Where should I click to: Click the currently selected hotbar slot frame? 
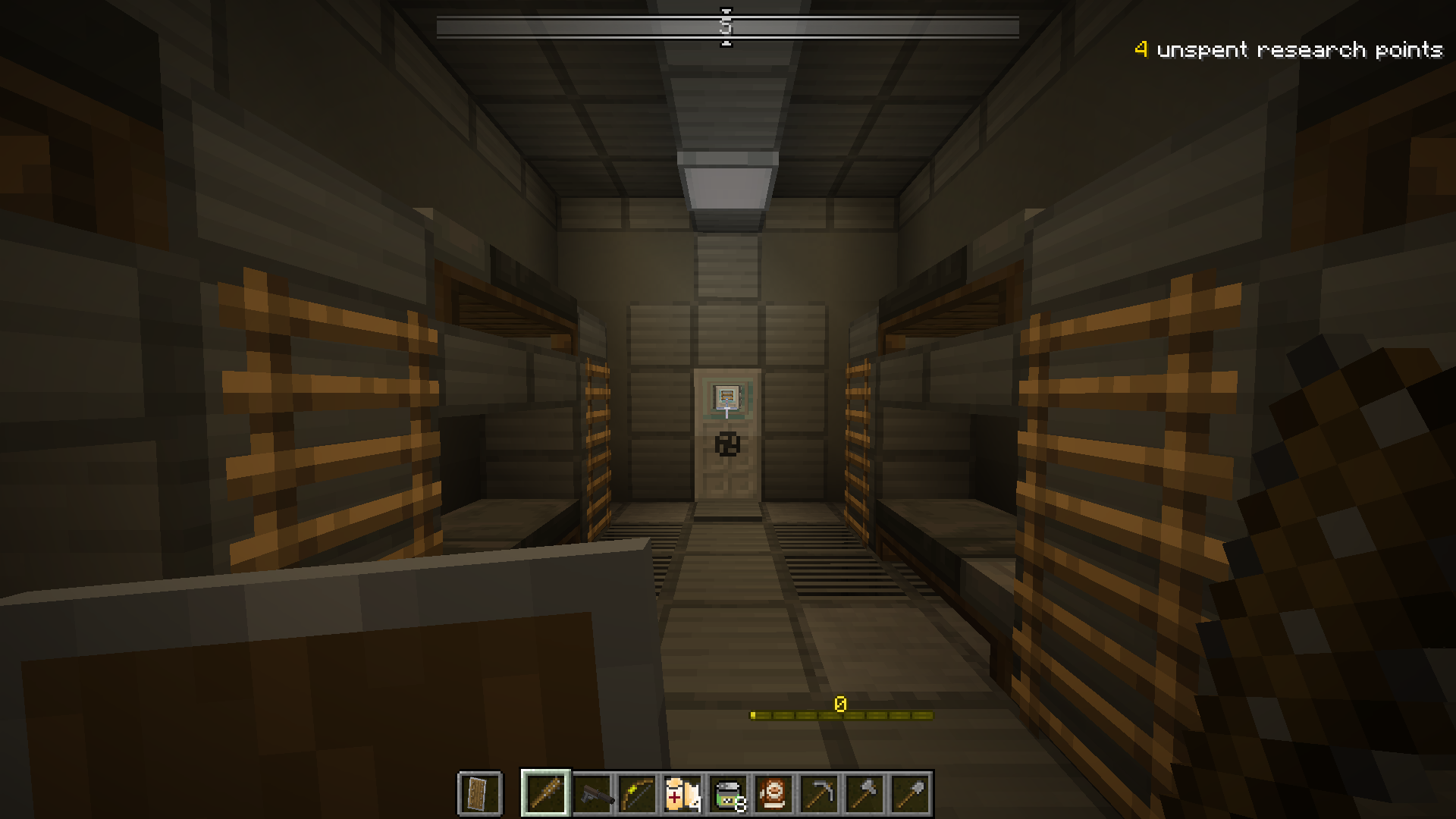tap(544, 792)
